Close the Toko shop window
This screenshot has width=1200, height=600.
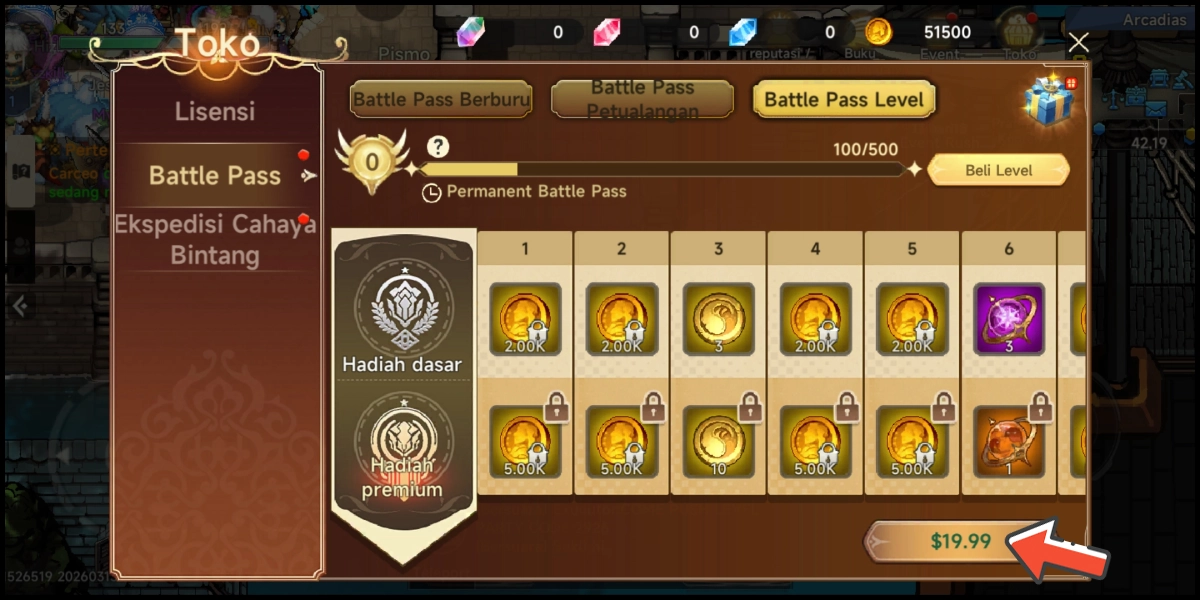(1078, 43)
